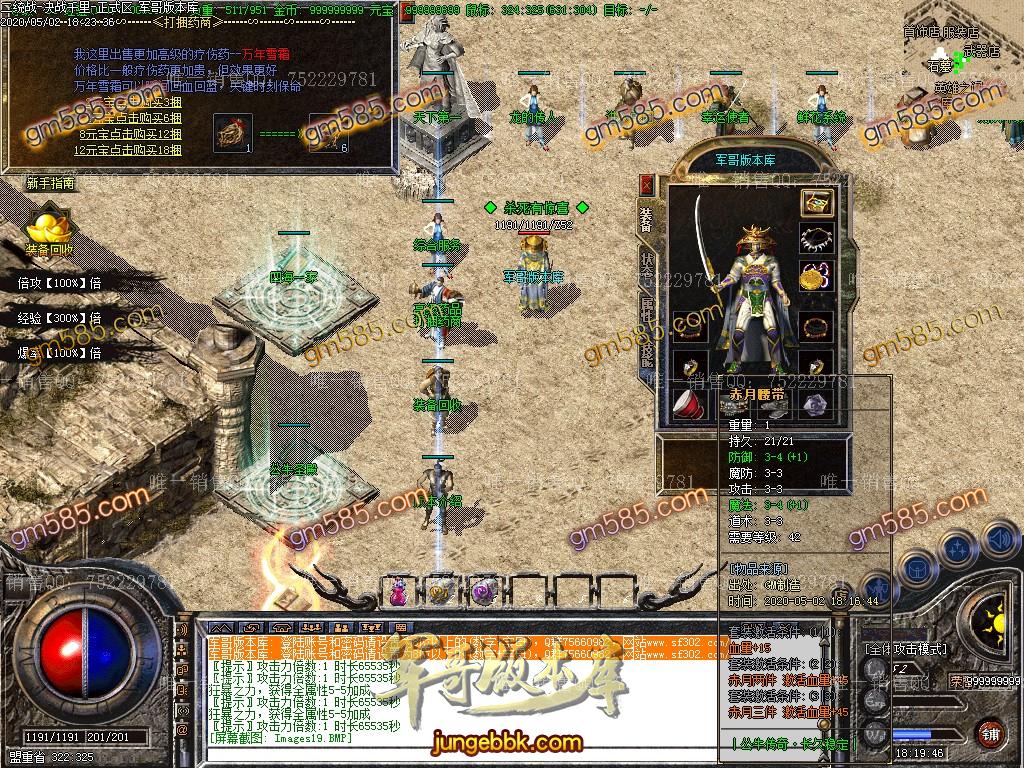
Task: Buy 18 bundles for 12 元宝
Action: point(128,150)
